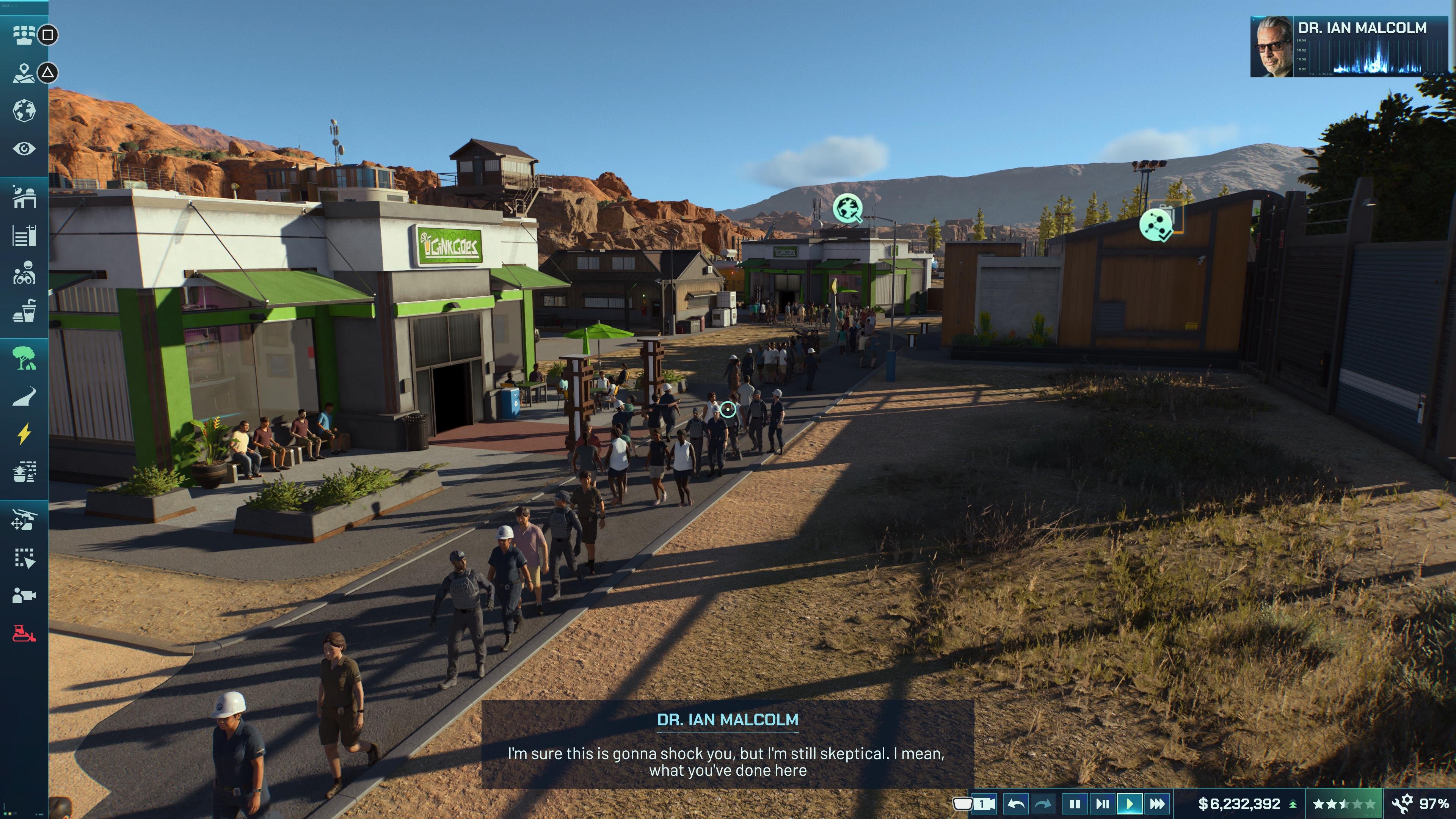Viewport: 1456px width, 819px height.
Task: Pause the game simulation
Action: 1076,804
